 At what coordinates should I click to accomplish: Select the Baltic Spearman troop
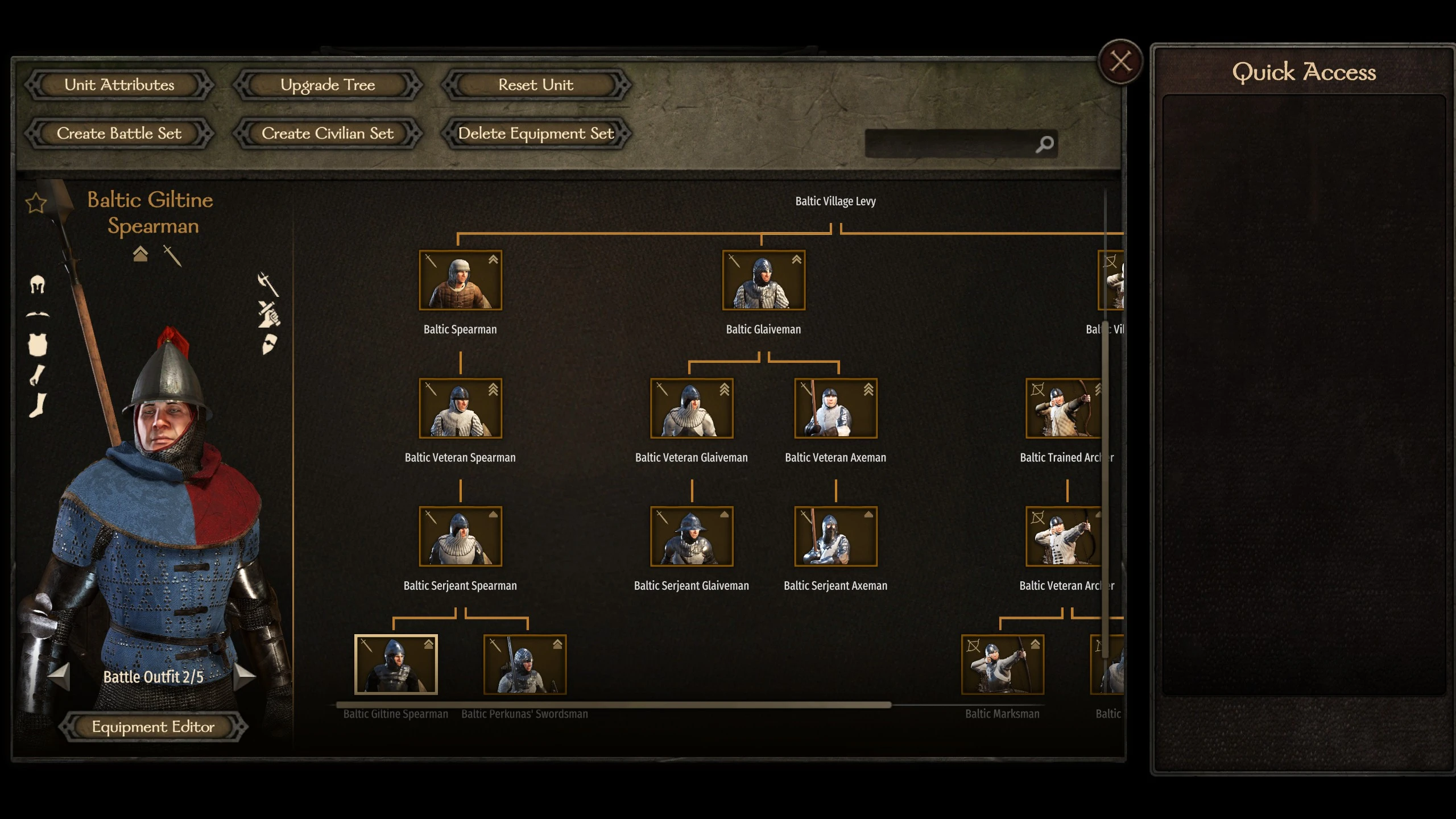click(x=460, y=280)
